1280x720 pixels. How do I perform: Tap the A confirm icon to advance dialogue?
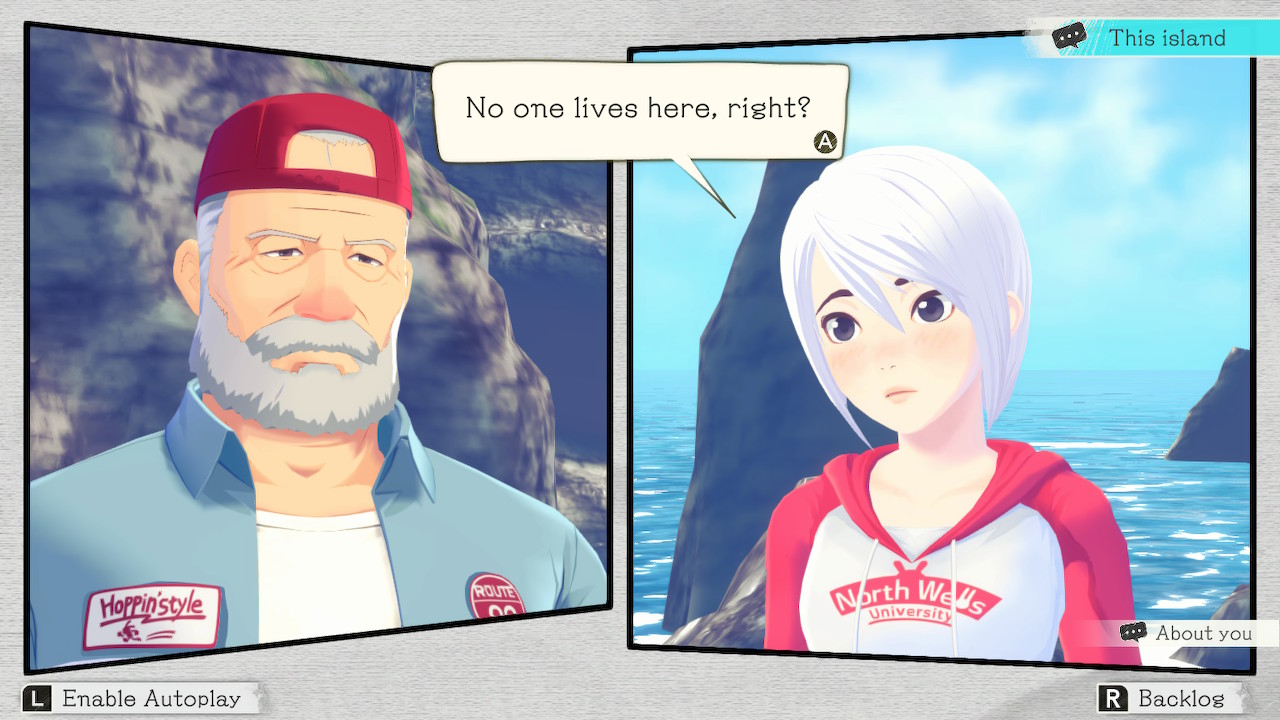pos(823,142)
